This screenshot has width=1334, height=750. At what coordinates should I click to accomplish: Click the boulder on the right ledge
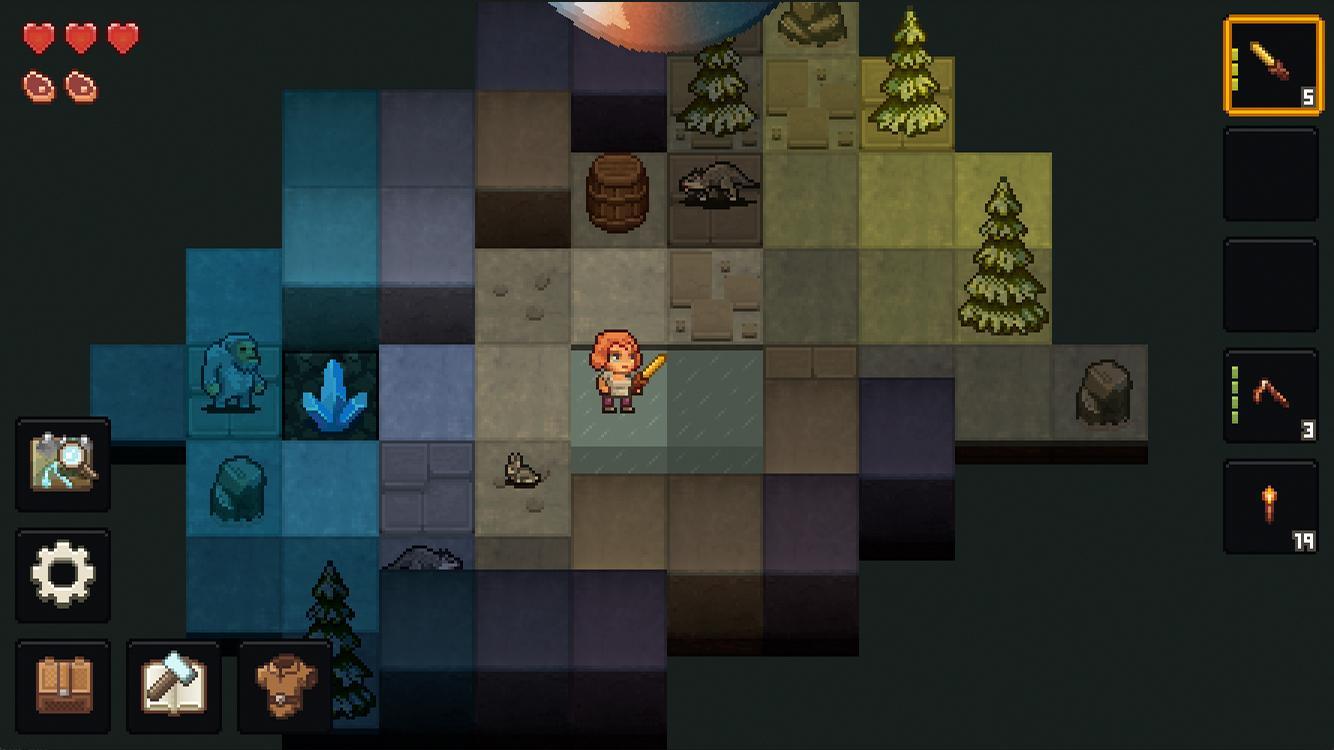click(x=1104, y=390)
